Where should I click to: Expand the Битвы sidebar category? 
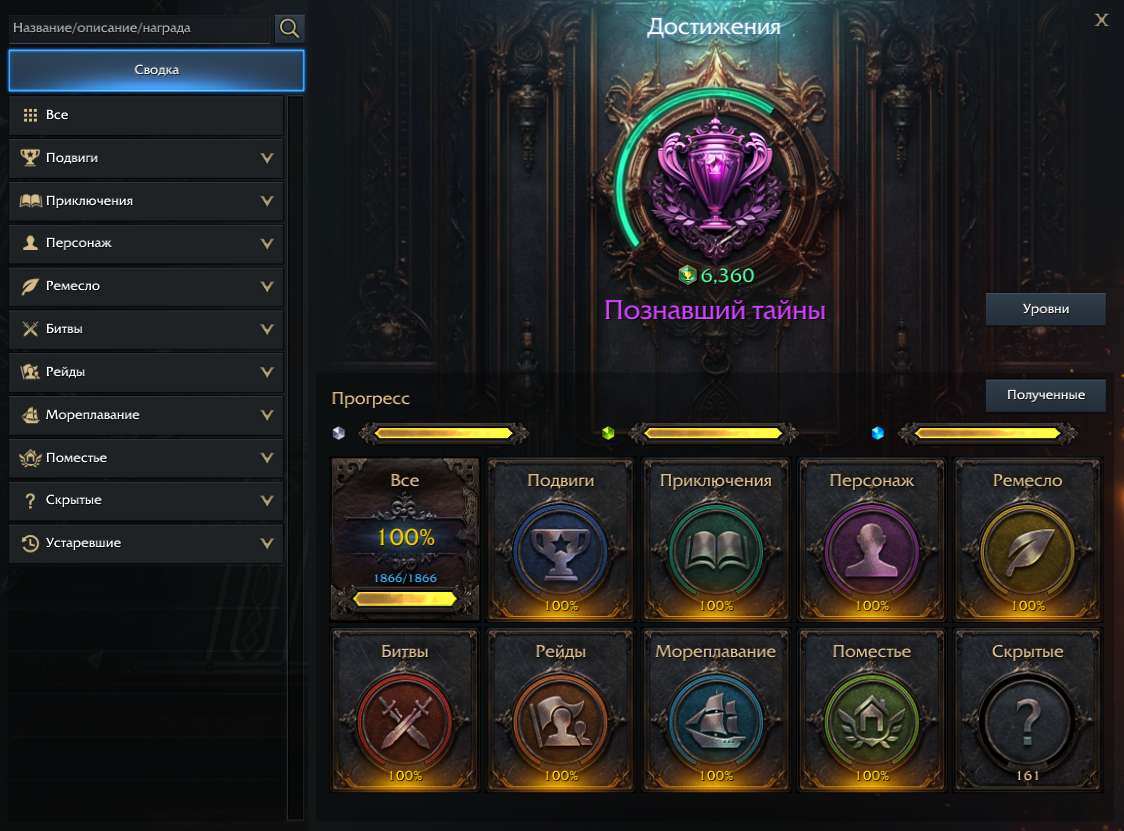click(x=146, y=329)
